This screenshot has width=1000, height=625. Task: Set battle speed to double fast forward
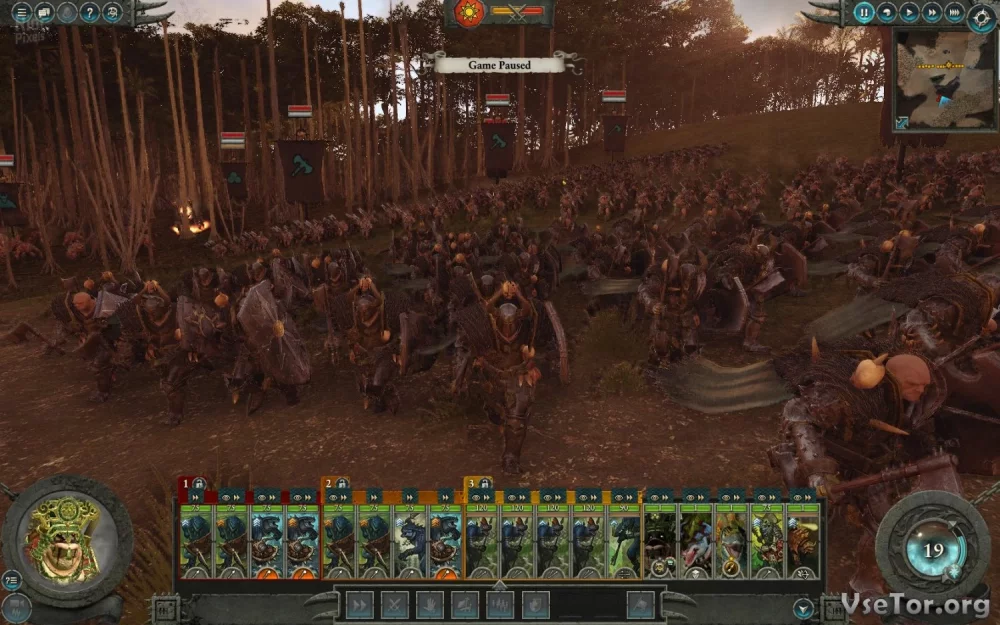point(931,13)
